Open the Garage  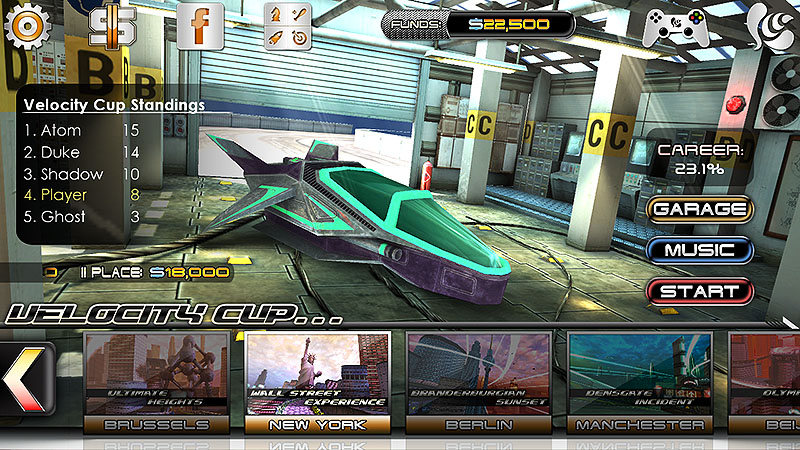point(699,209)
